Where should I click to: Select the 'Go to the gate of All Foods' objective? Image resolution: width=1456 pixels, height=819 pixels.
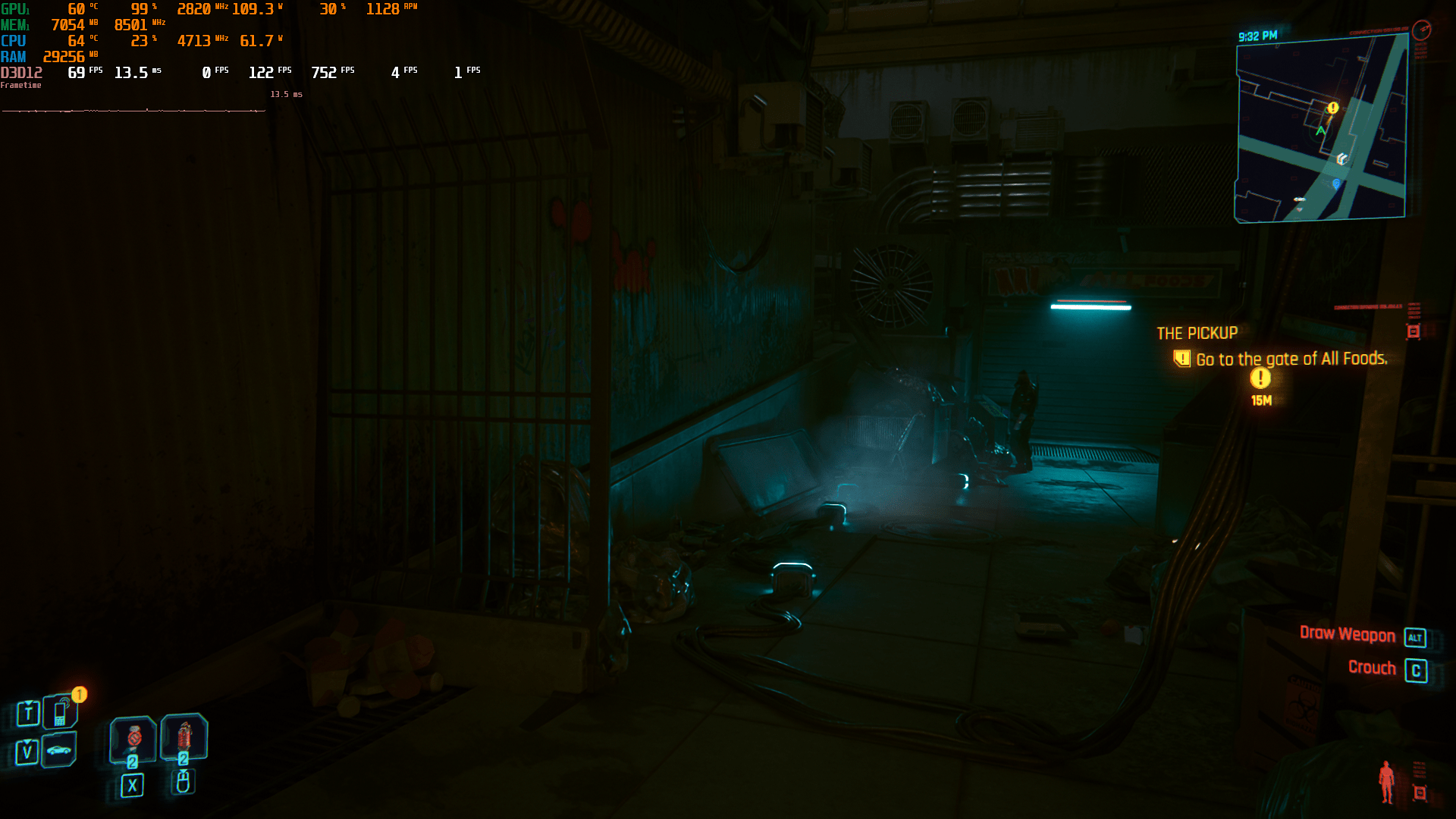1291,359
